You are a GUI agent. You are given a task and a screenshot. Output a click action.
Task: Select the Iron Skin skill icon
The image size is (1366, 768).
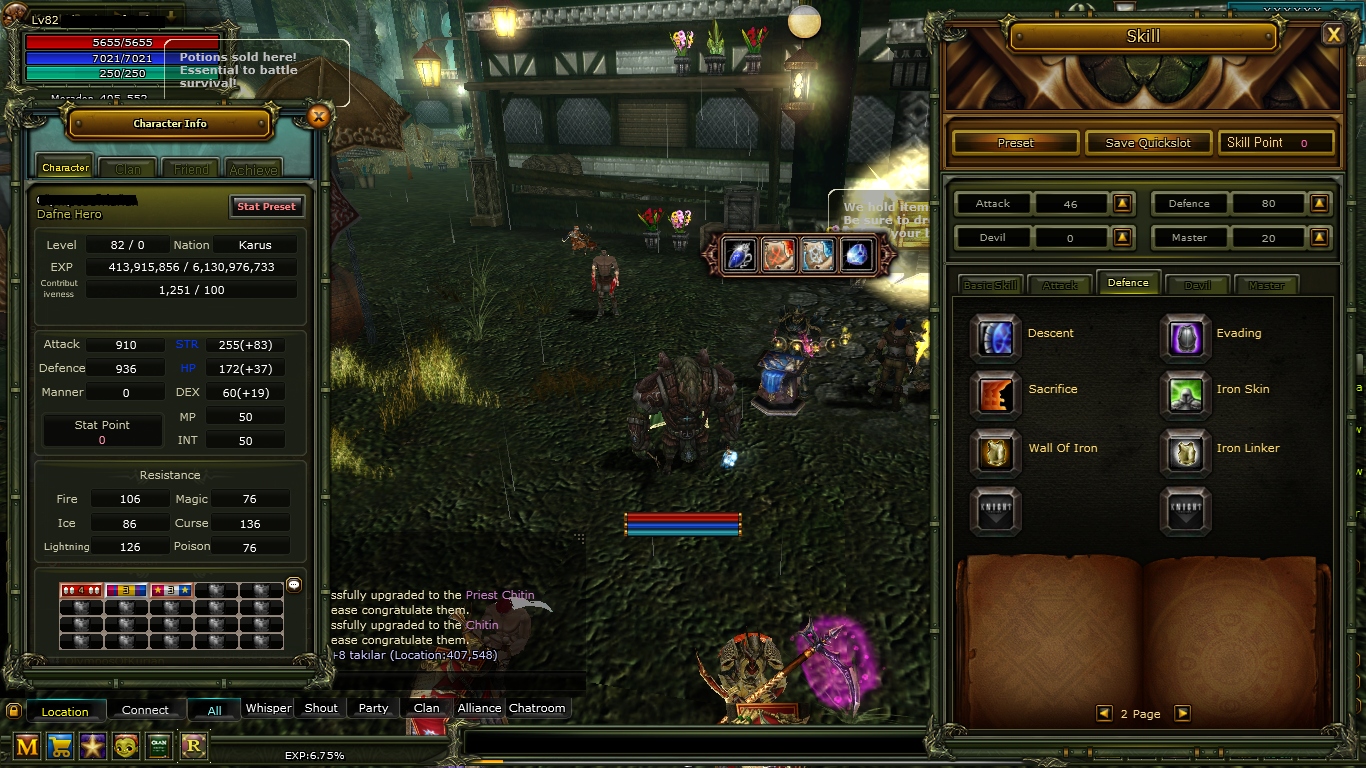tap(1185, 393)
